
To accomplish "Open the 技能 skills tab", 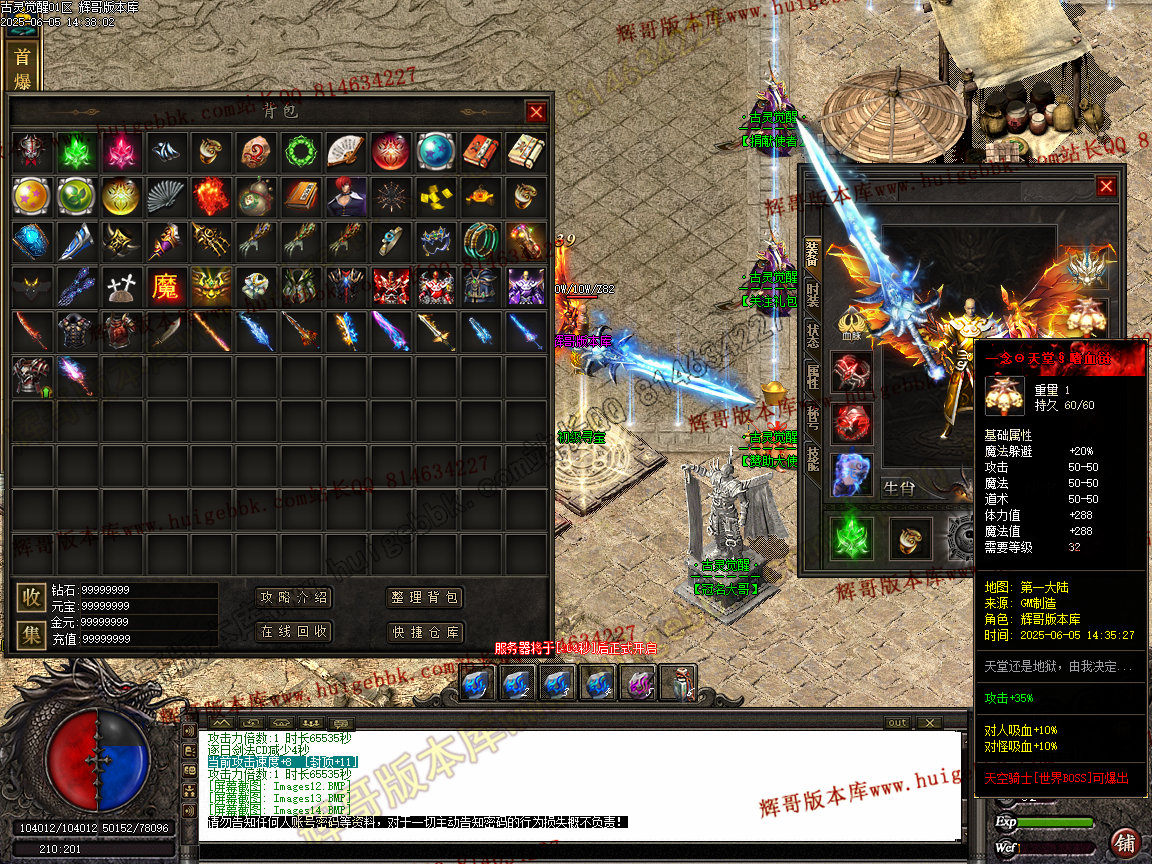I will tap(813, 459).
